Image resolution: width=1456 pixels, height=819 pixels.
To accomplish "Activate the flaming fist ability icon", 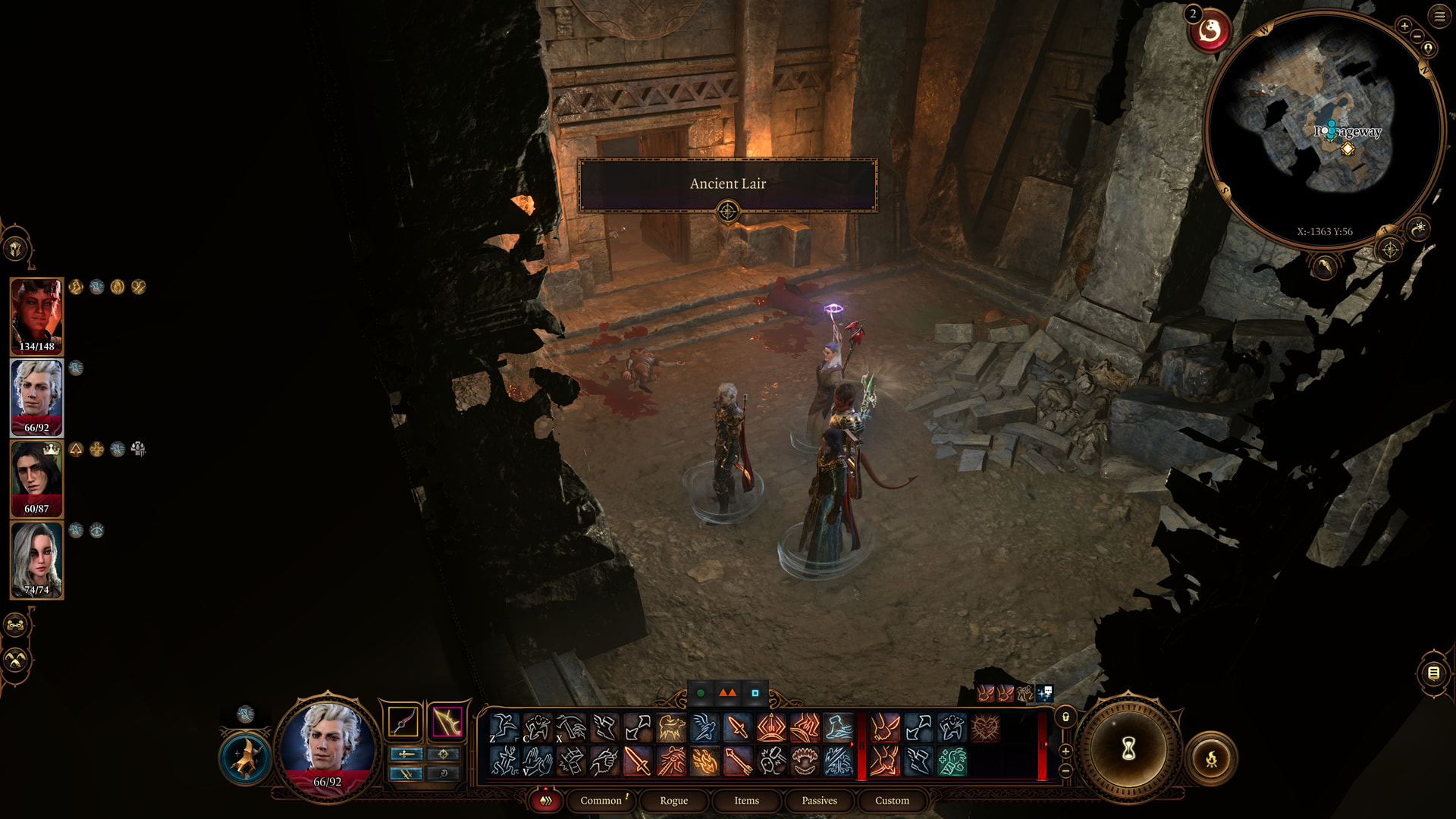I will 704,761.
